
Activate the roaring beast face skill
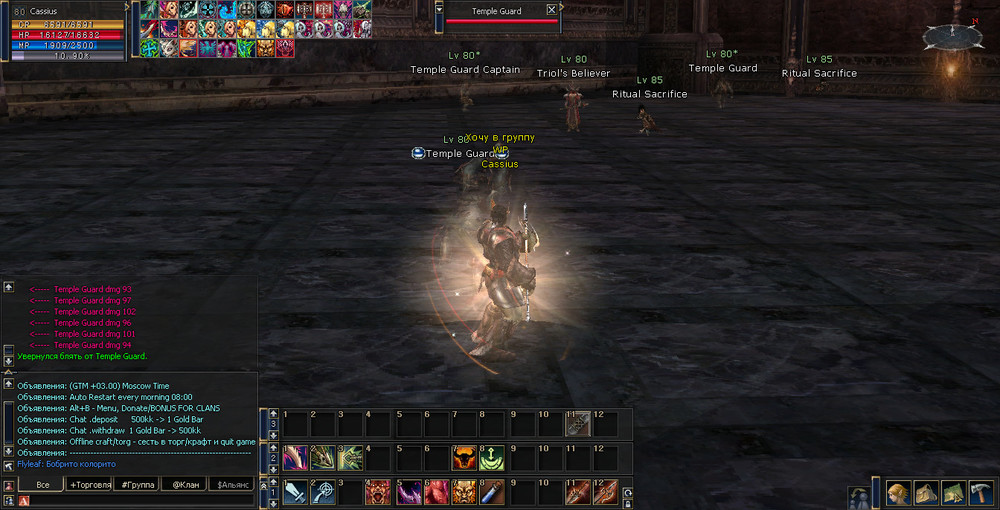379,492
